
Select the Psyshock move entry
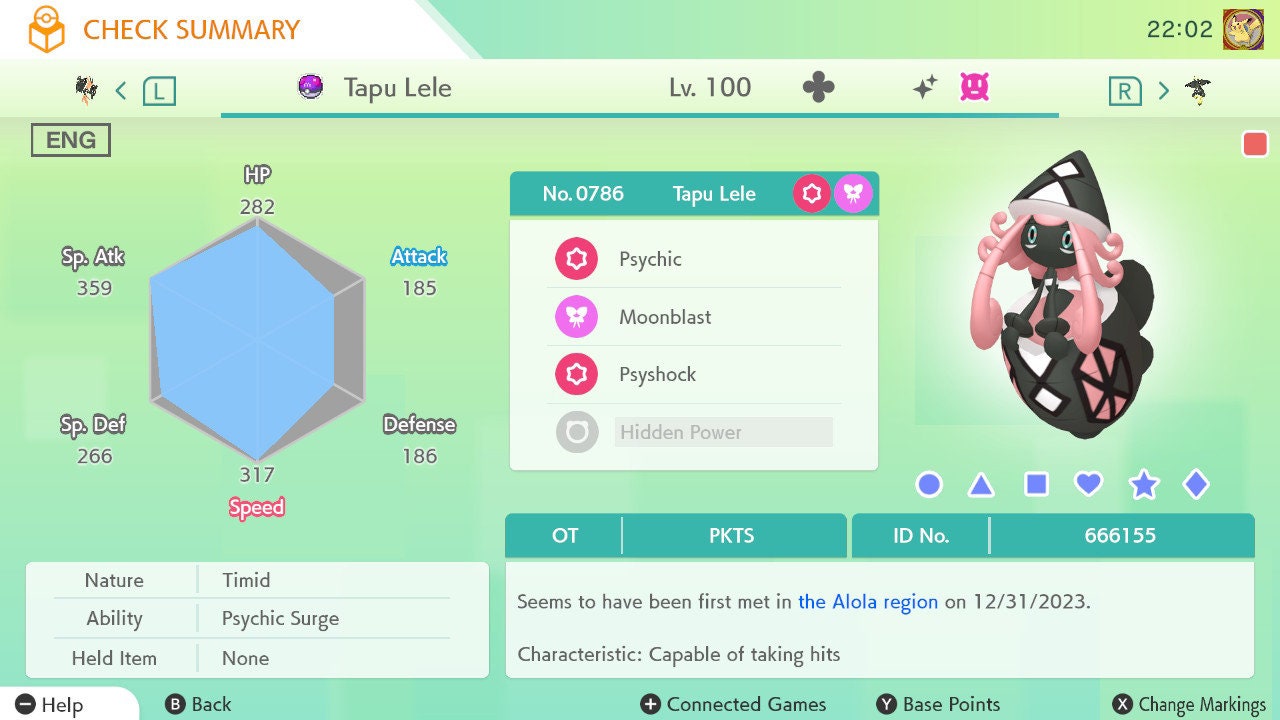(x=694, y=375)
